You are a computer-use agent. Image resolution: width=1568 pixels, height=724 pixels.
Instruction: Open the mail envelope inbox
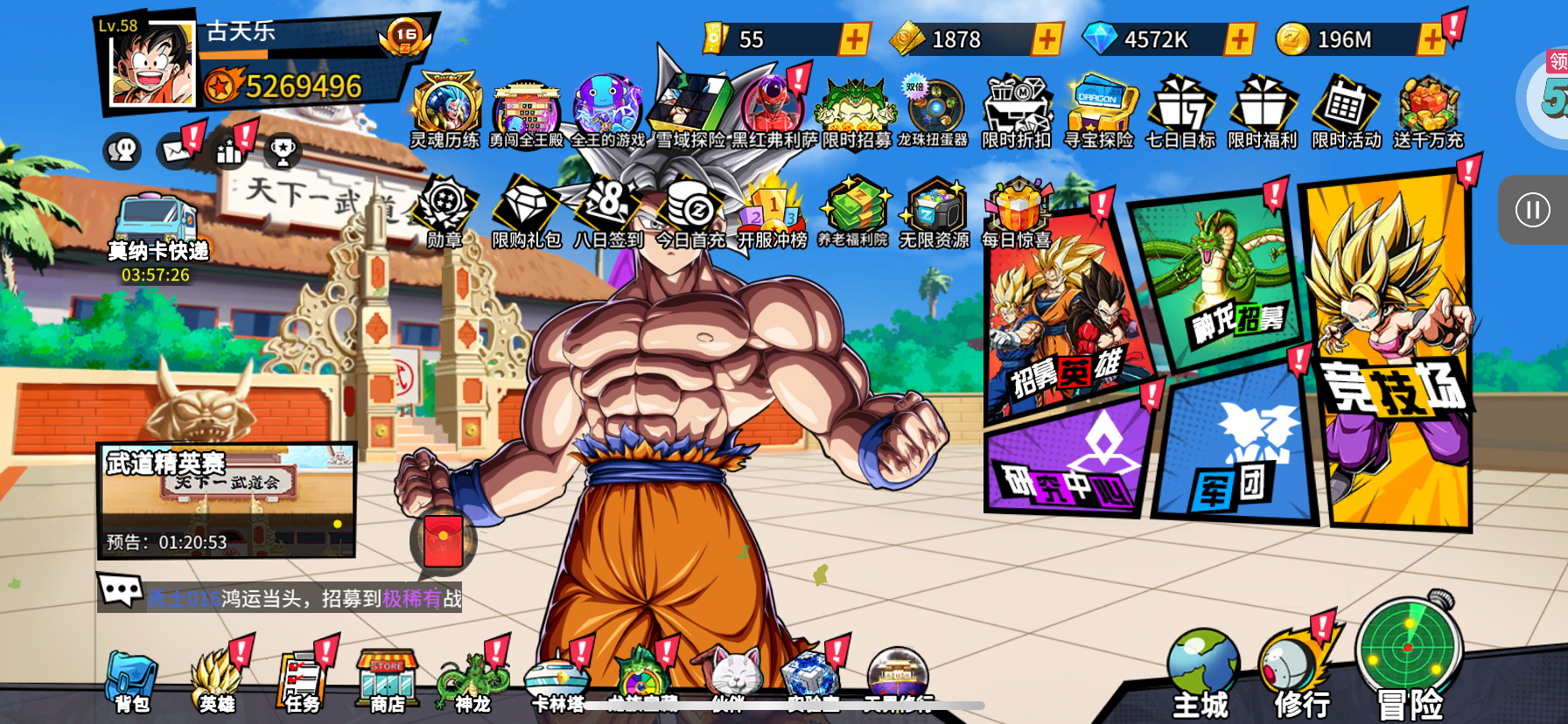tap(177, 151)
